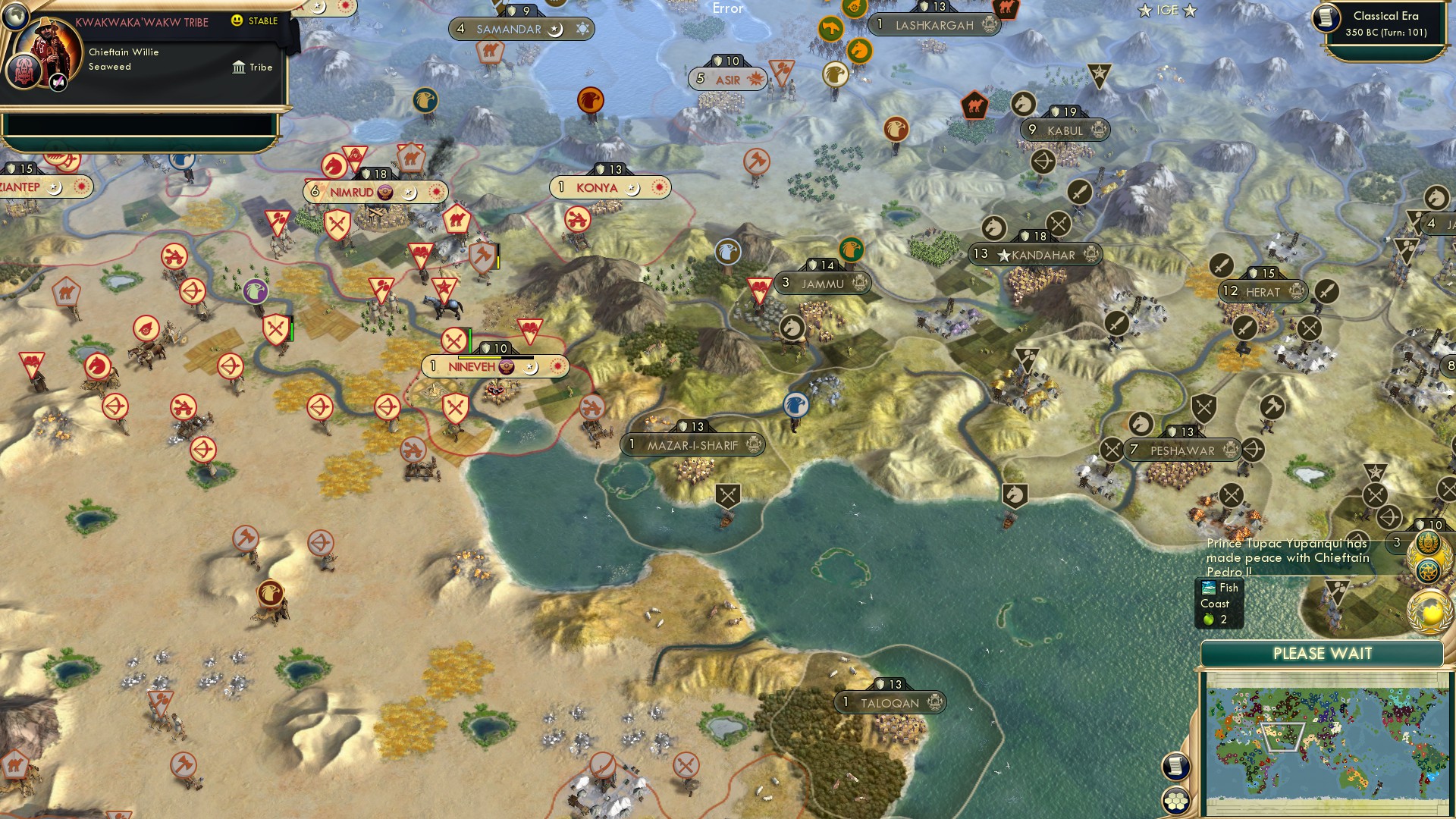
Task: Click the viewport rectangle on the minimap
Action: [1283, 736]
